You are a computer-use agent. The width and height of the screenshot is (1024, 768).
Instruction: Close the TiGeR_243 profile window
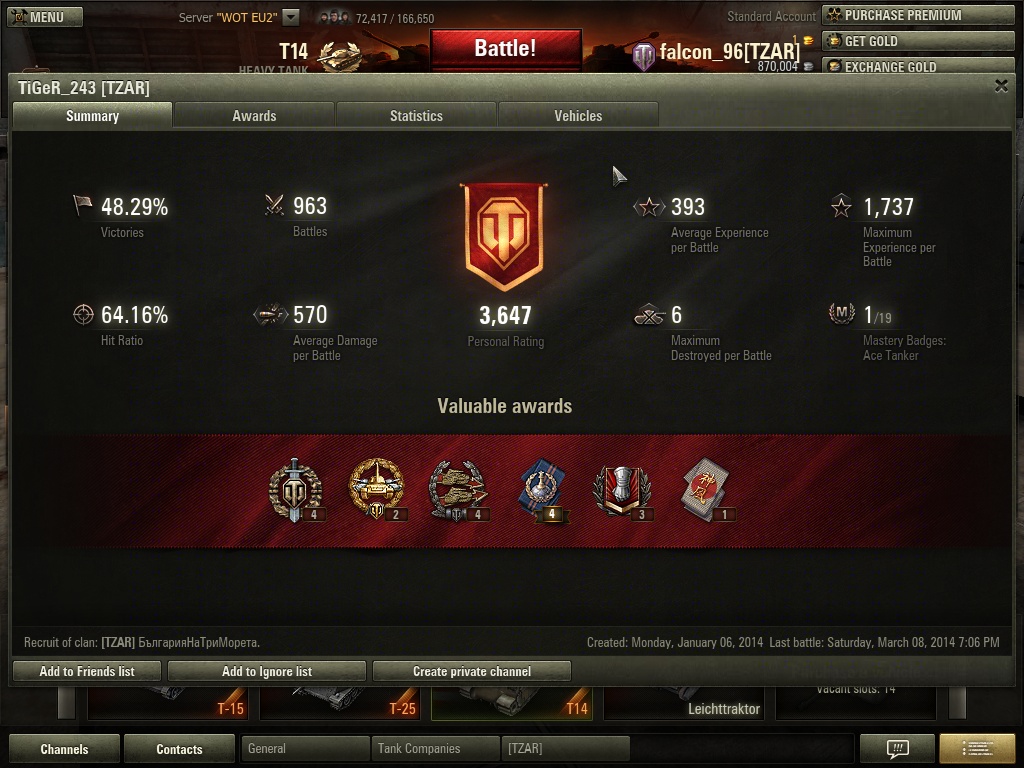(1001, 87)
